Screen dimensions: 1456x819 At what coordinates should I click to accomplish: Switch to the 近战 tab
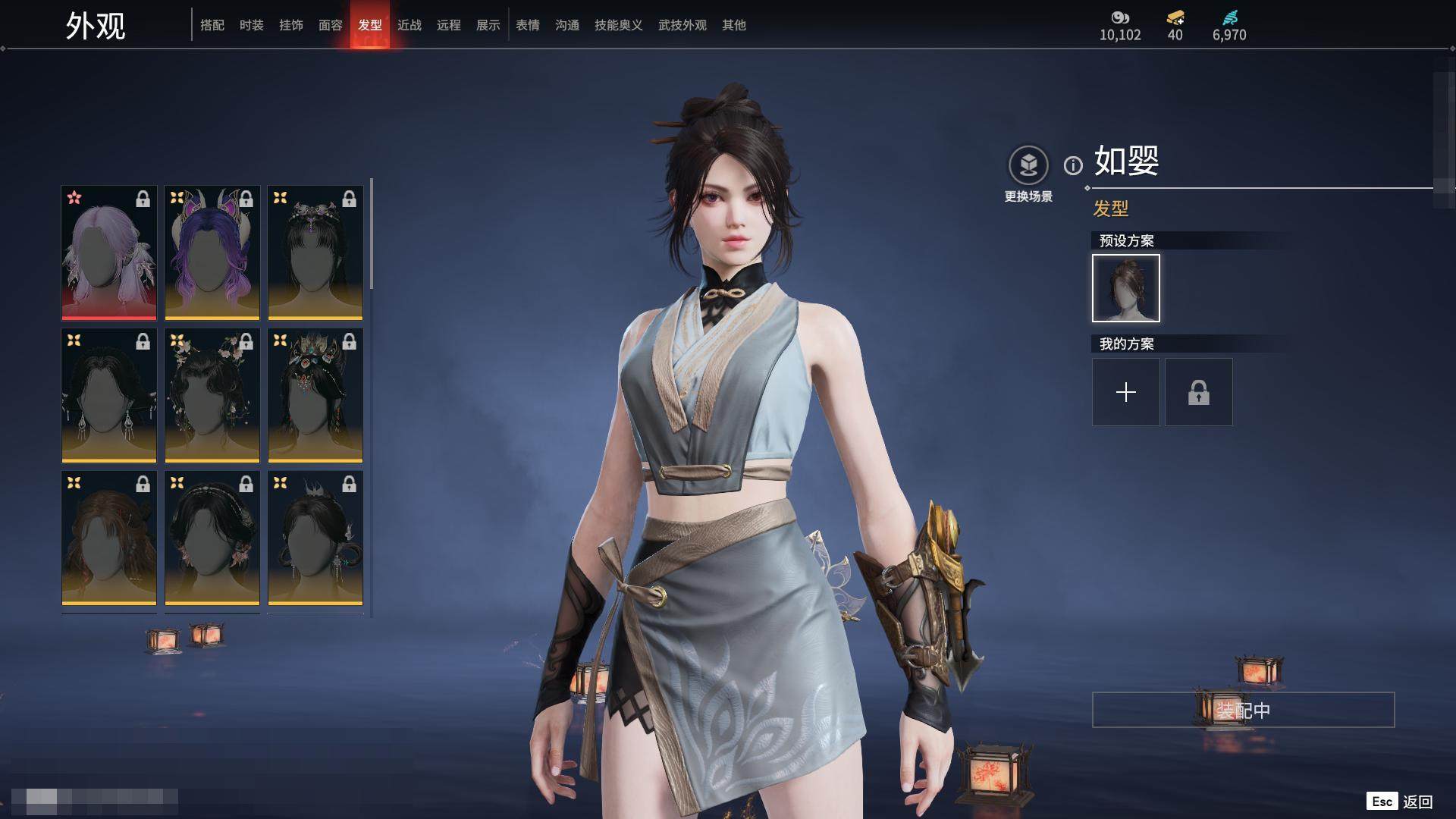[x=409, y=25]
